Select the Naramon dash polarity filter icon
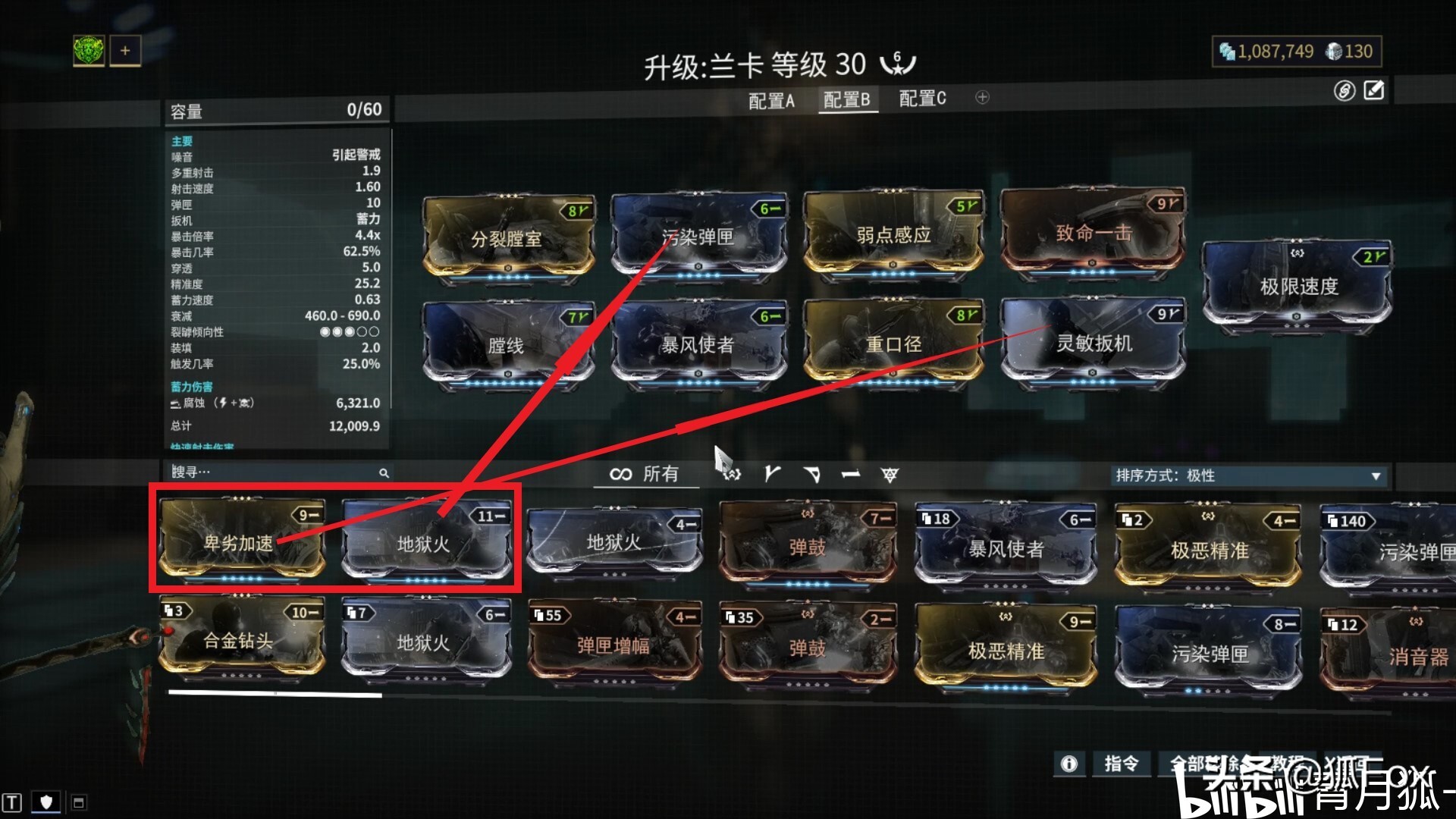Screen dimensions: 1456x819 [x=850, y=474]
